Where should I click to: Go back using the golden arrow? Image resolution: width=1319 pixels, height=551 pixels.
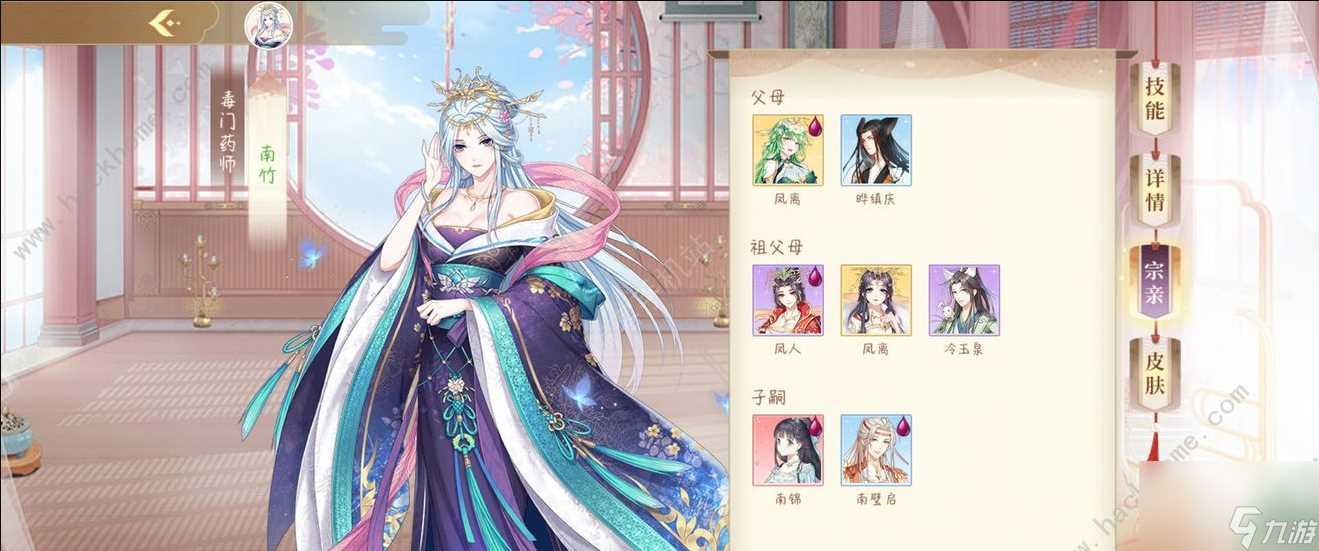(163, 23)
